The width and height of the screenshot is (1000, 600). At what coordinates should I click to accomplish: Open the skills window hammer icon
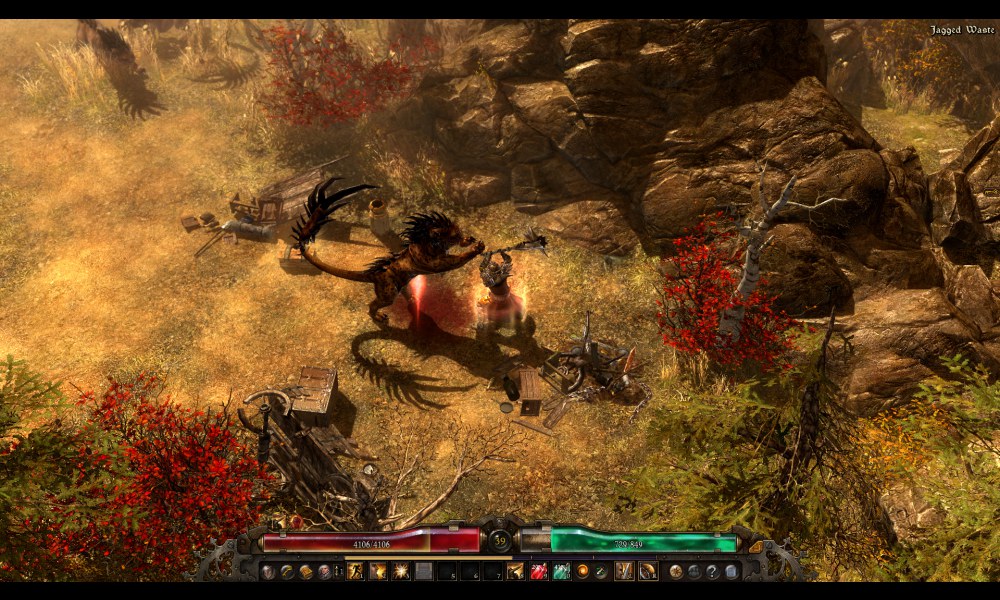[x=287, y=571]
